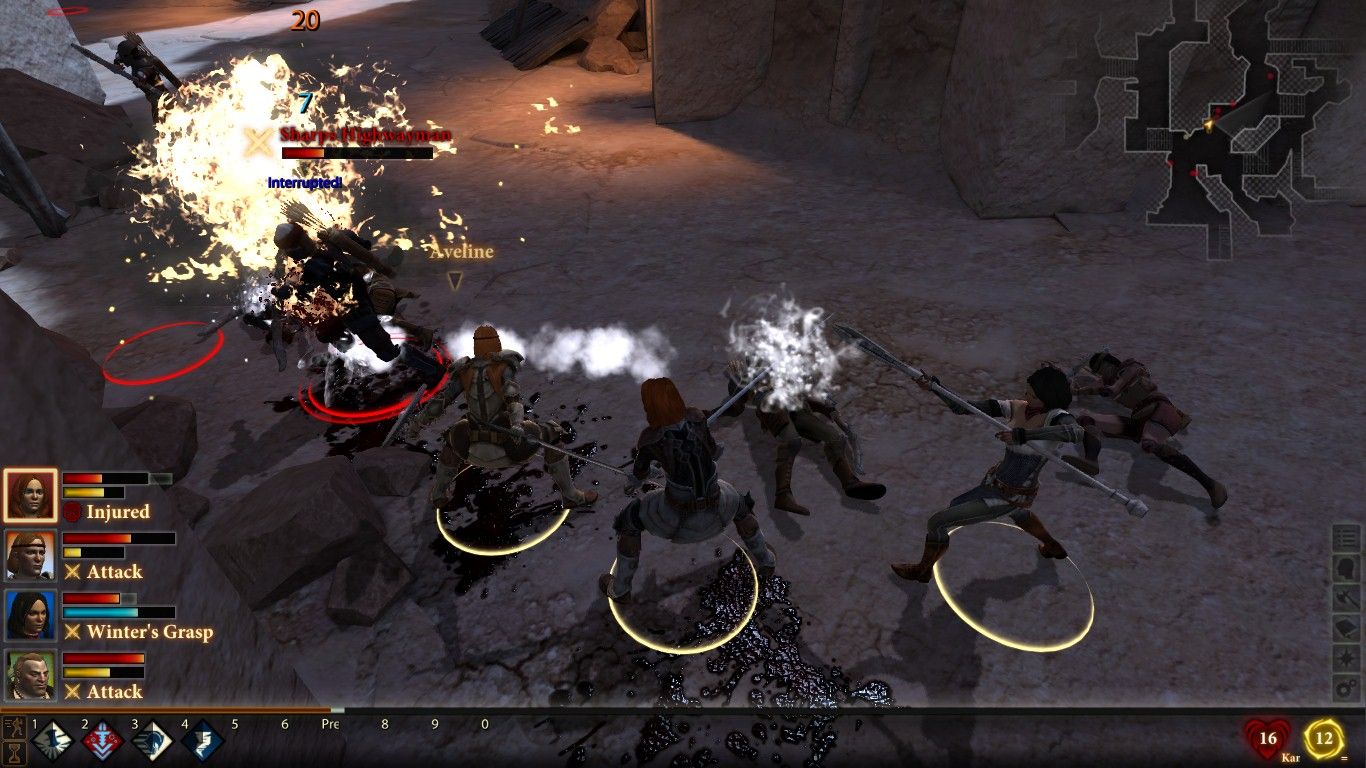Viewport: 1366px width, 768px height.
Task: Open the book icon menu
Action: pos(1347,629)
